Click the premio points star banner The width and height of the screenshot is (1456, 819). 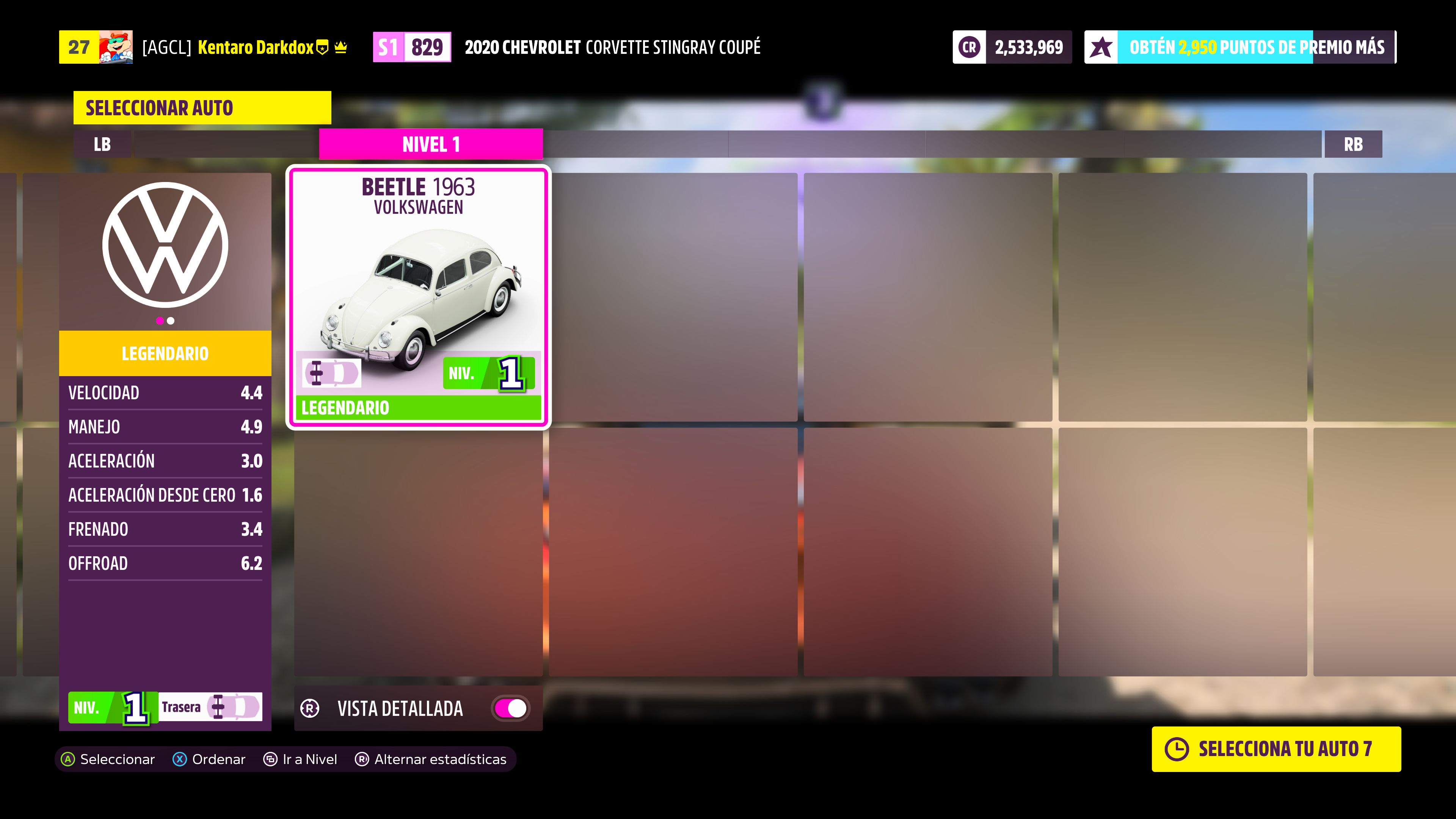1239,47
